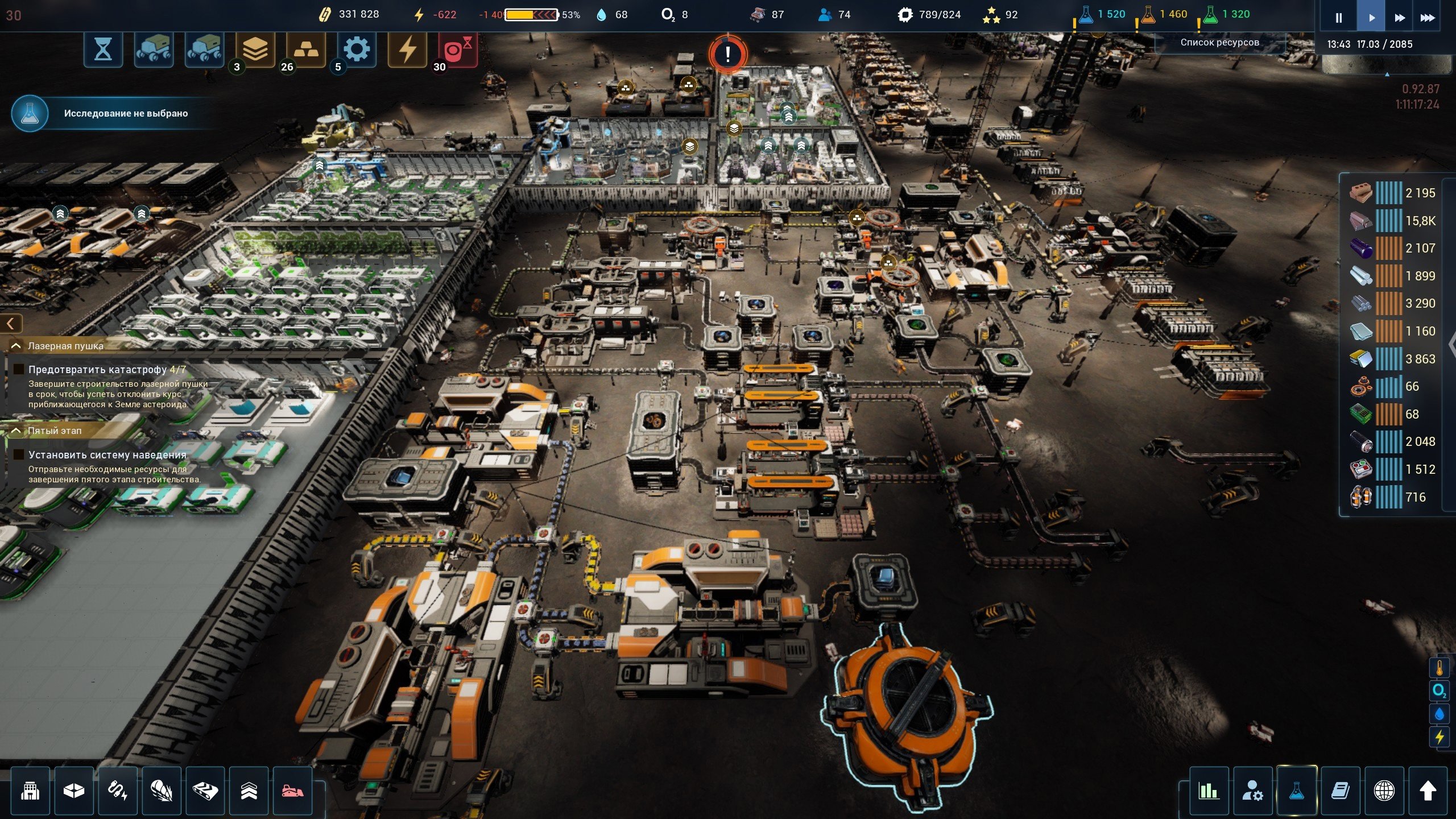1456x819 pixels.
Task: Open the gear alert with badge 5
Action: [357, 50]
